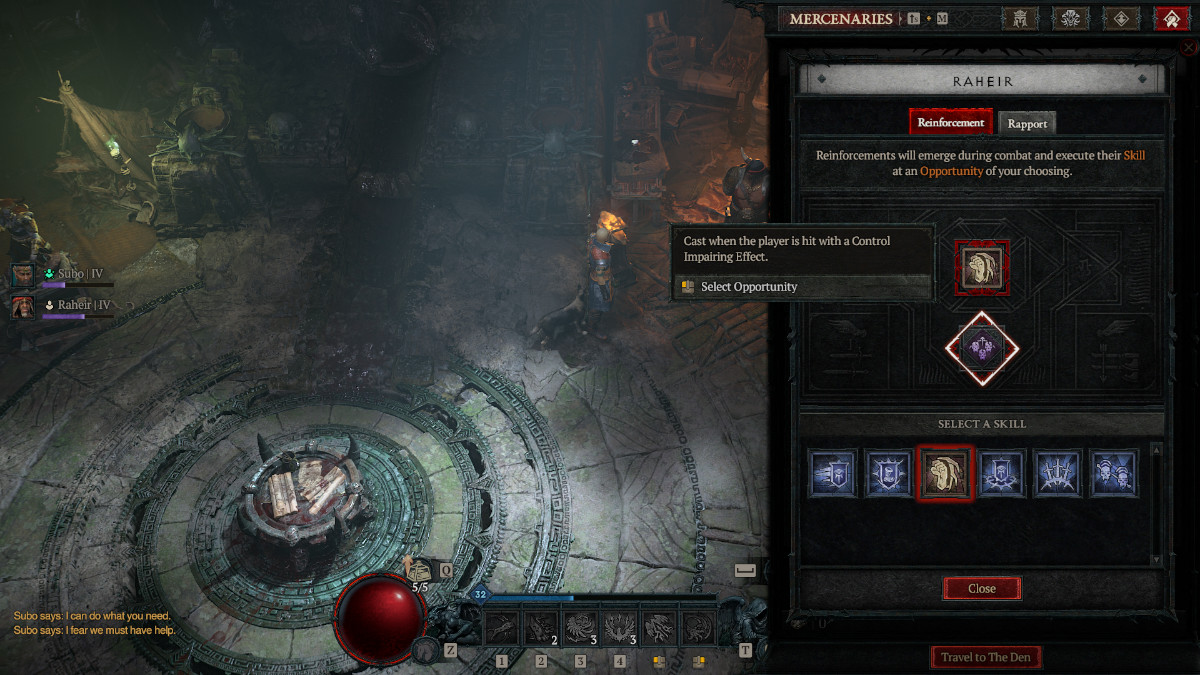
Task: Travel to The Den
Action: 986,657
